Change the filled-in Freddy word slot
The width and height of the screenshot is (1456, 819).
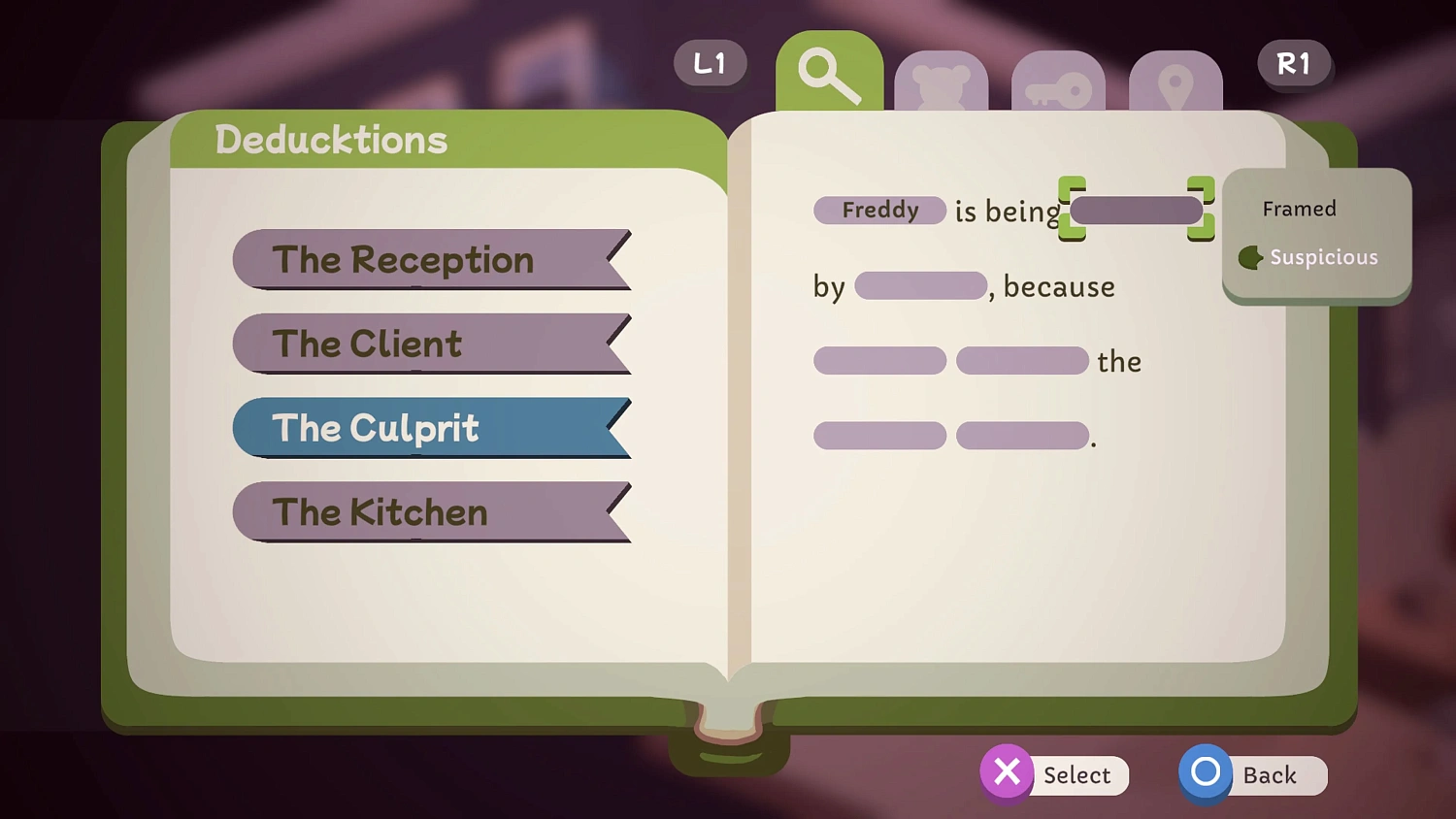(878, 211)
